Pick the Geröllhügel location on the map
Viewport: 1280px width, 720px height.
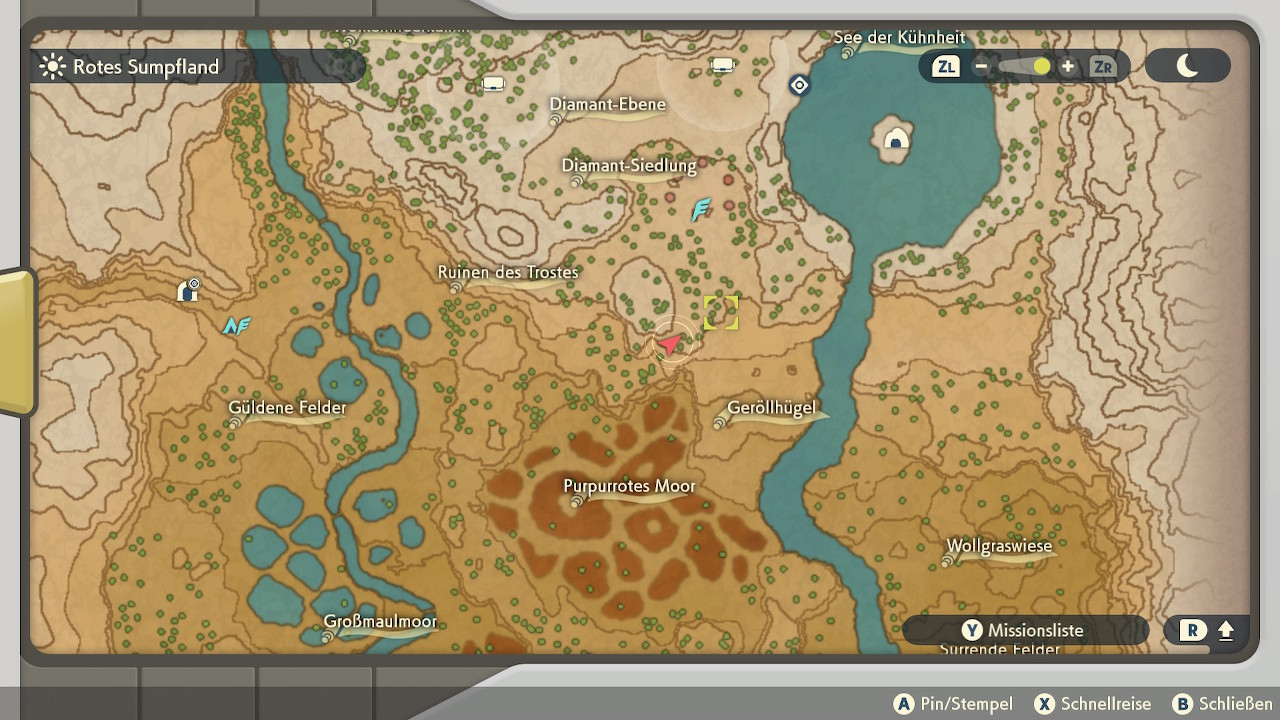[x=771, y=408]
